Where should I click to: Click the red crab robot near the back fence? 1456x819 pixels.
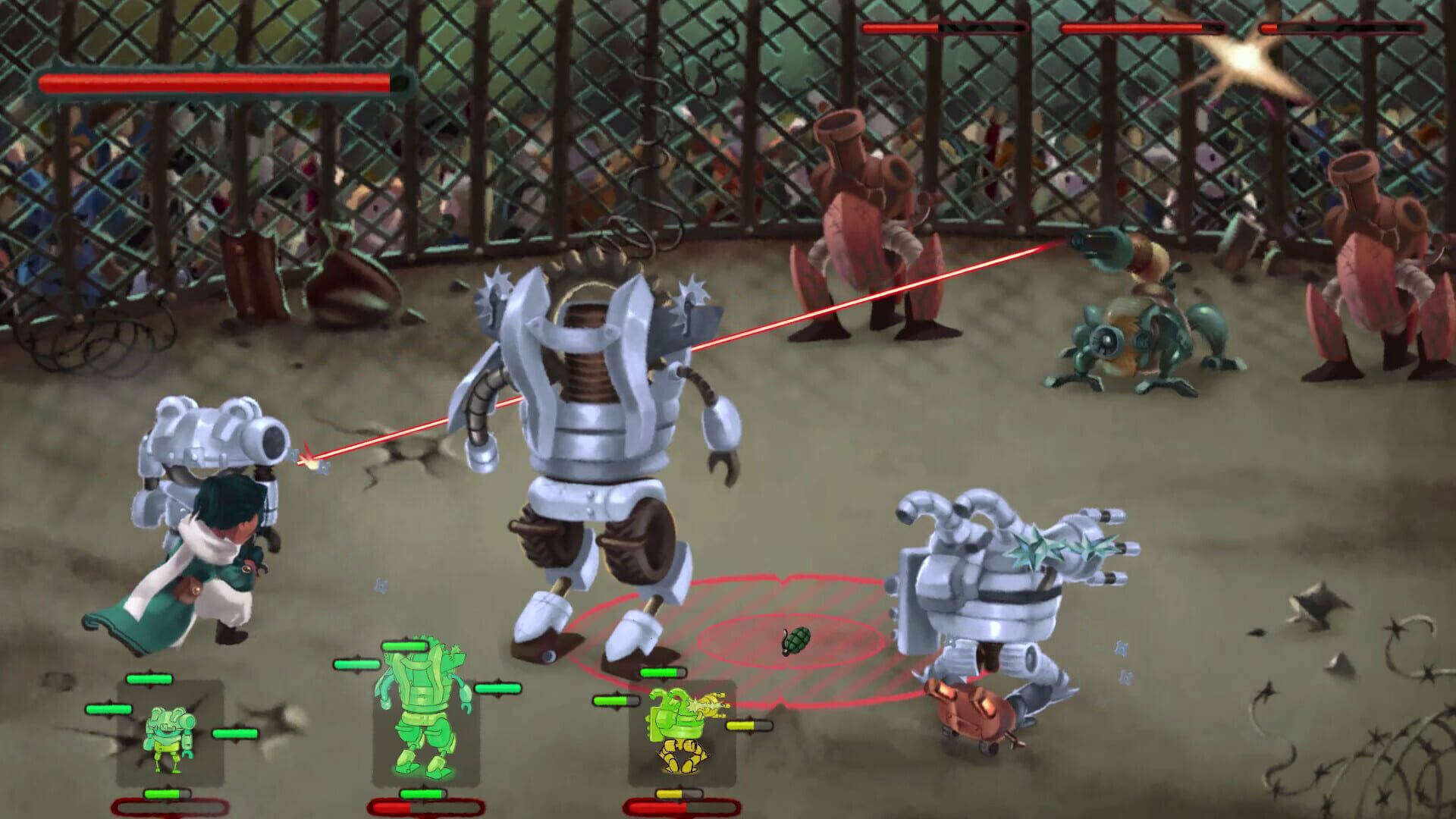pos(857,227)
